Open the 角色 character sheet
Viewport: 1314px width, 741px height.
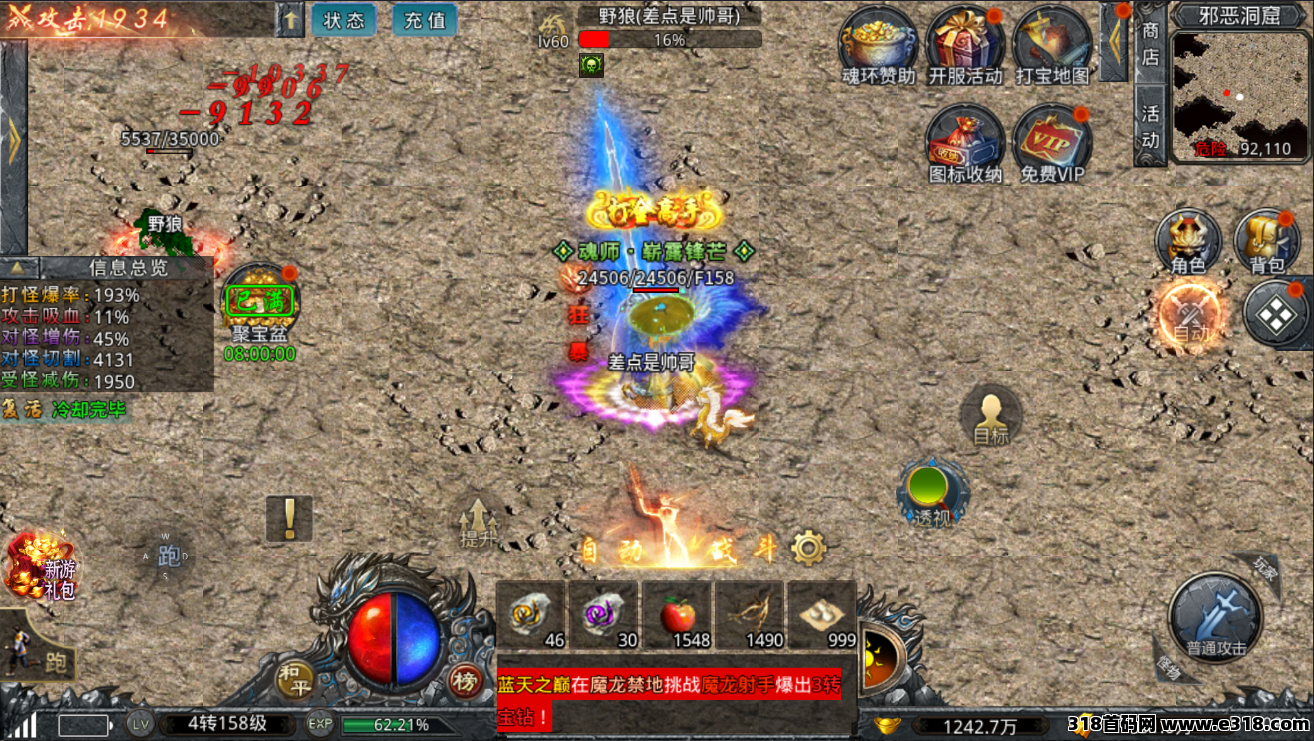[x=1188, y=241]
